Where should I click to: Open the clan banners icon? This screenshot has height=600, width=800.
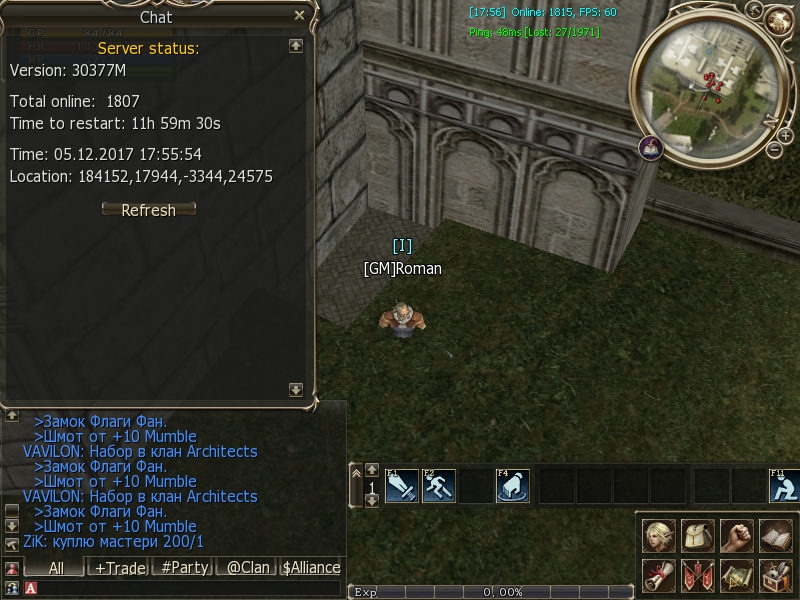[x=697, y=575]
